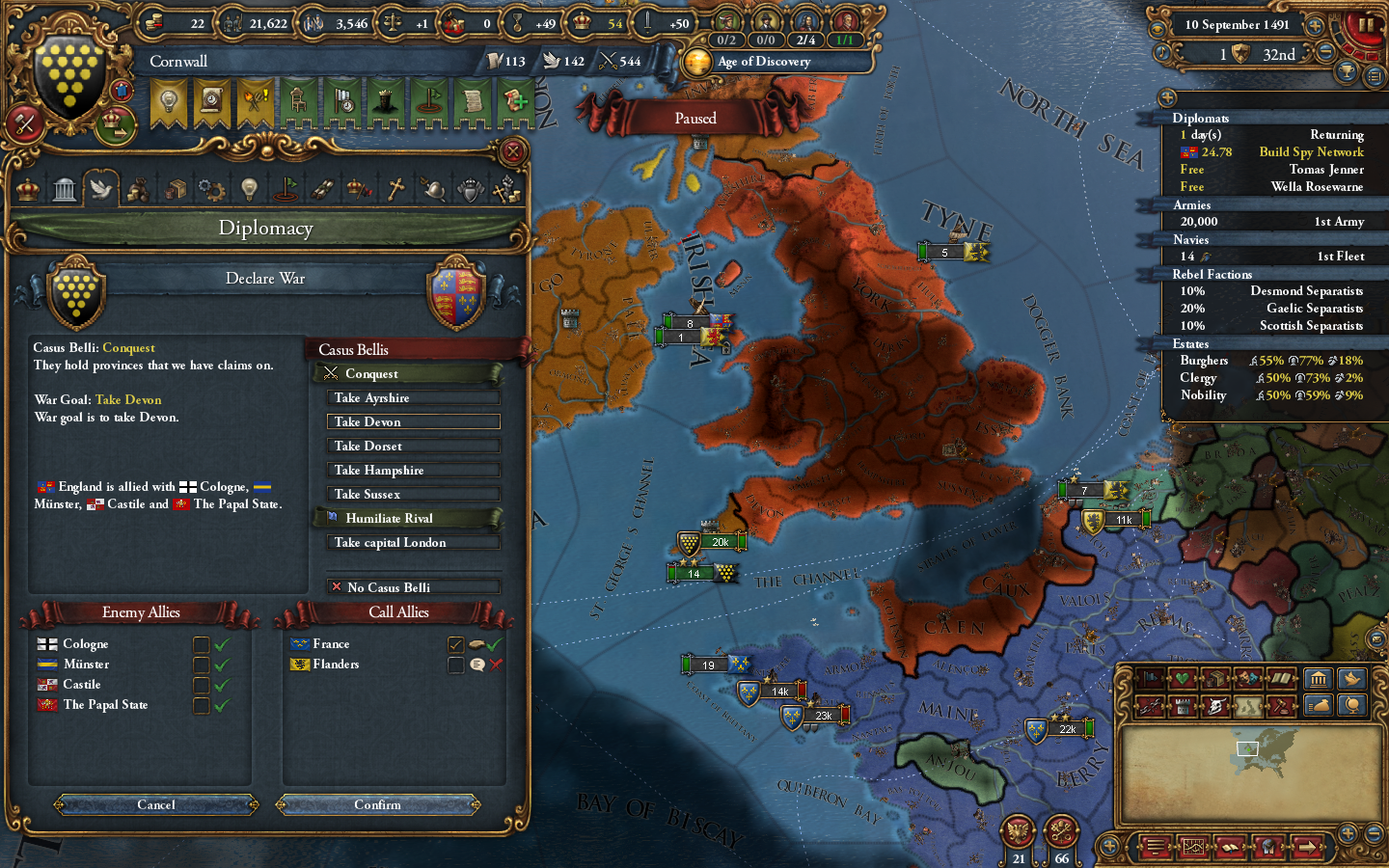The height and width of the screenshot is (868, 1389).
Task: Open the Religion cross tab icon
Action: [x=395, y=189]
